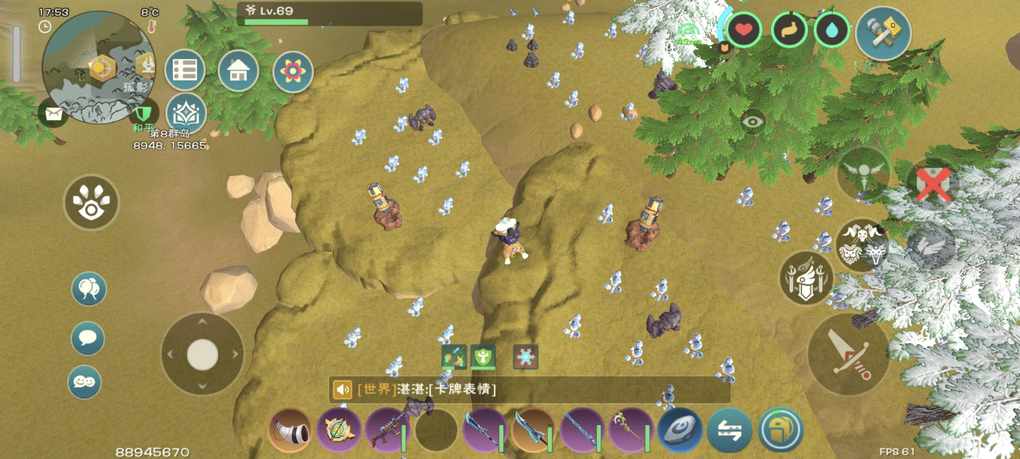Open the list menu button

(185, 70)
